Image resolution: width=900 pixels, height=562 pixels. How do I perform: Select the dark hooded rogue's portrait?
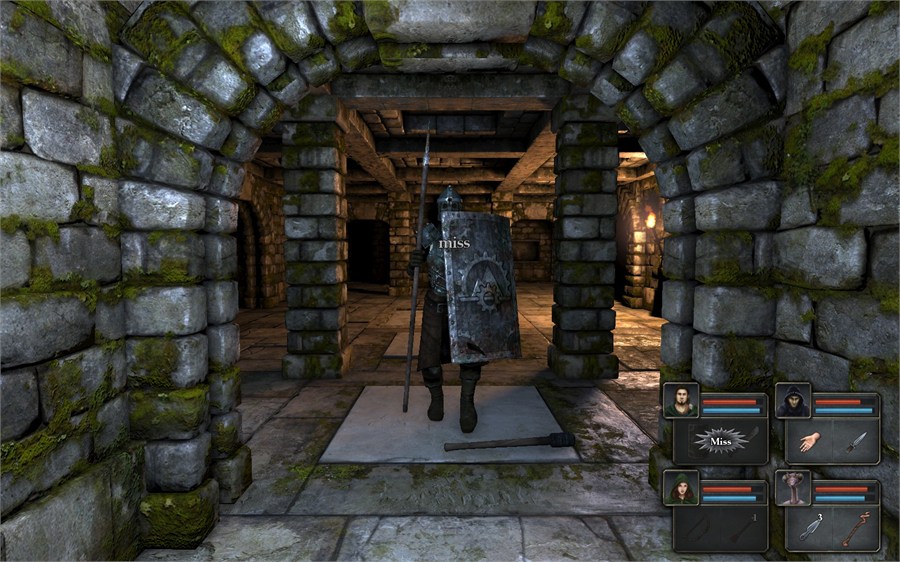[x=792, y=401]
